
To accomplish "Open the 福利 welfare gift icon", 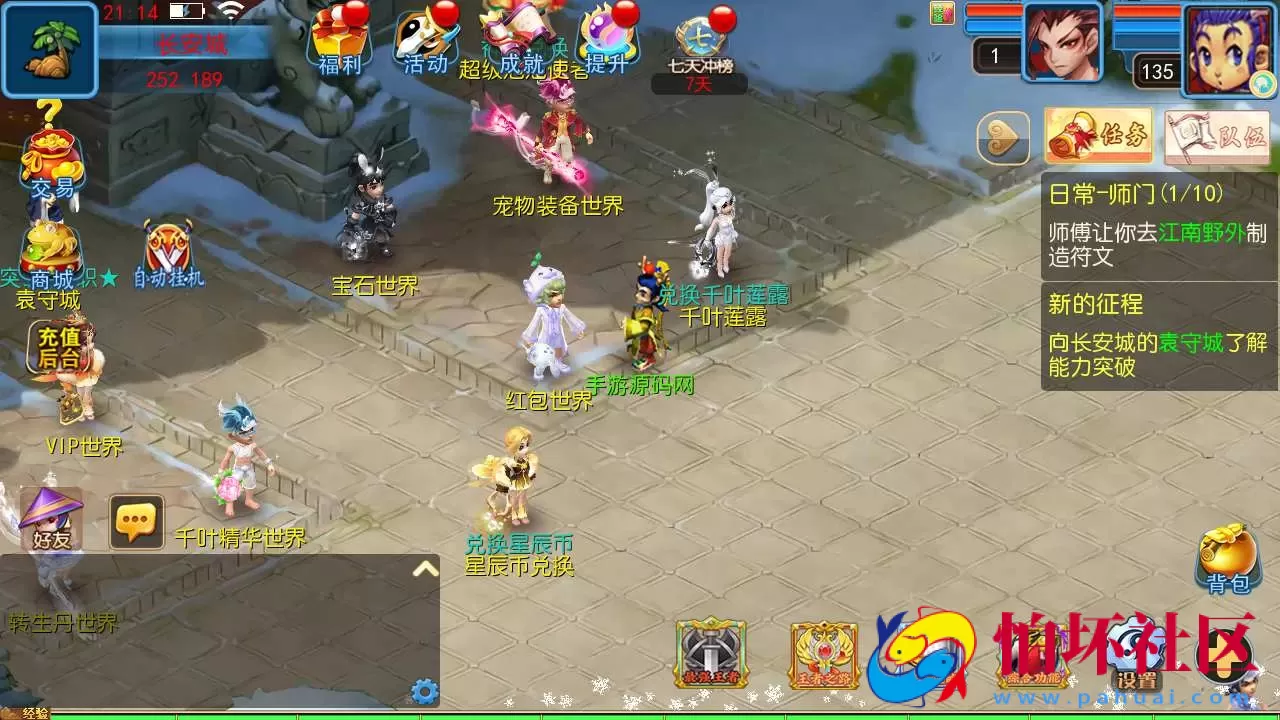I will 340,40.
